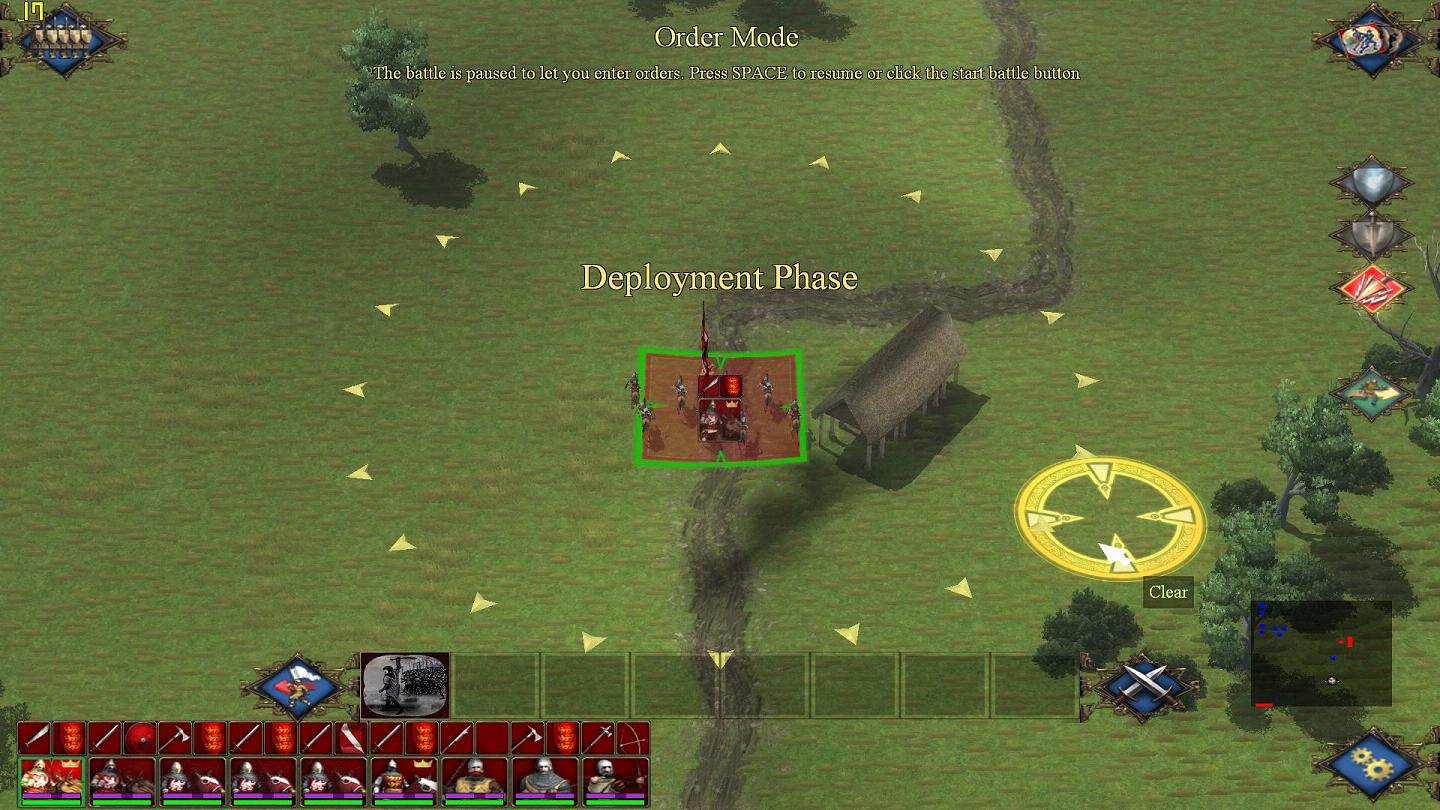Select the deployed unit on the battlefield
The width and height of the screenshot is (1440, 810).
[720, 407]
